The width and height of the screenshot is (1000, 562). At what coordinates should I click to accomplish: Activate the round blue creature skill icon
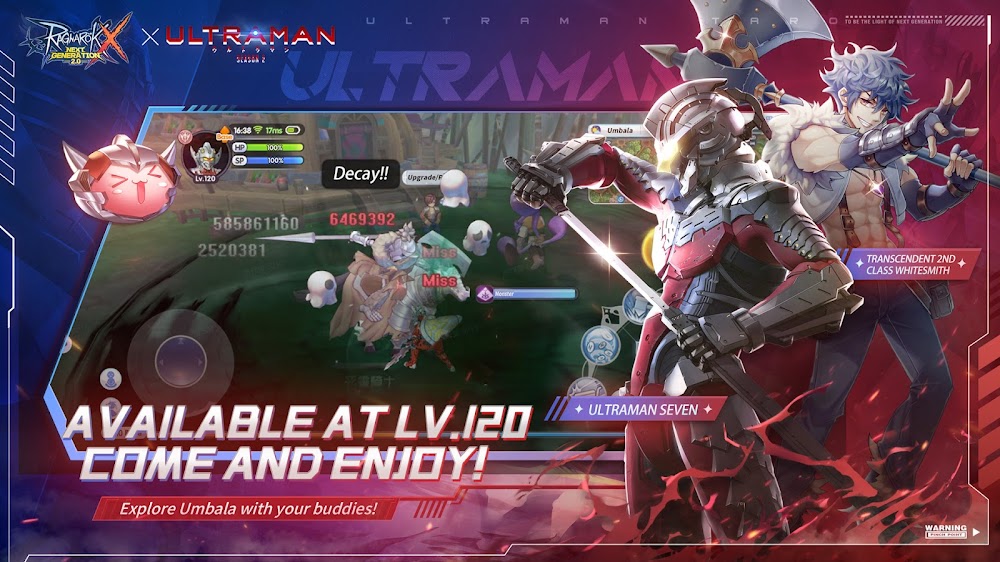[x=600, y=343]
